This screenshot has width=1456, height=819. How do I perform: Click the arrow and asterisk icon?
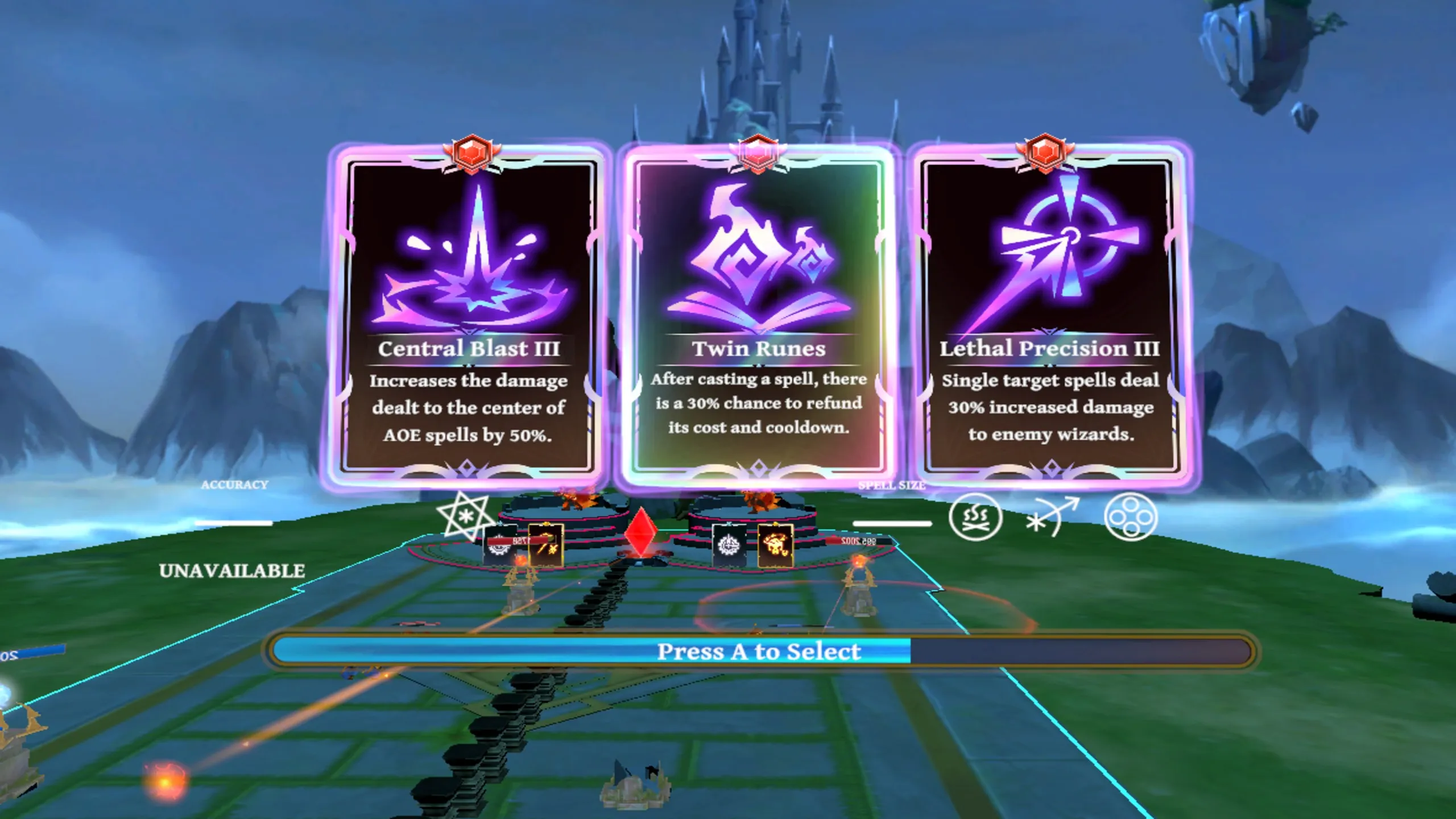pyautogui.click(x=1051, y=517)
